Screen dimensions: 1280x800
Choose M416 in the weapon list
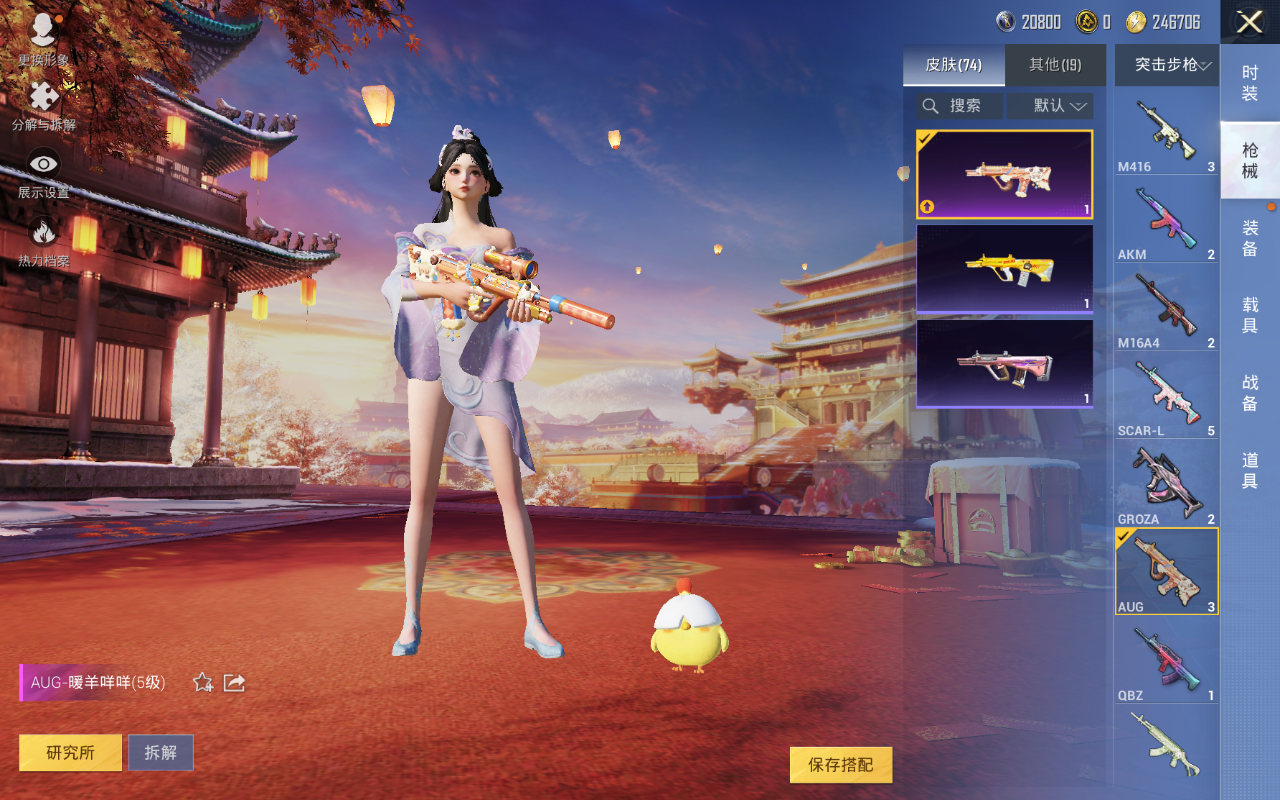coord(1166,132)
